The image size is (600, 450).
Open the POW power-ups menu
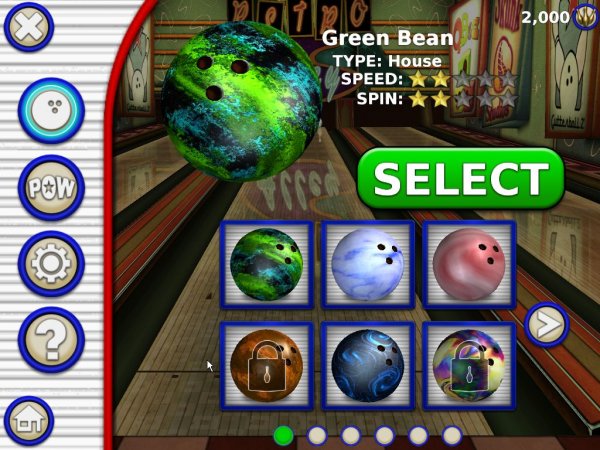point(51,187)
